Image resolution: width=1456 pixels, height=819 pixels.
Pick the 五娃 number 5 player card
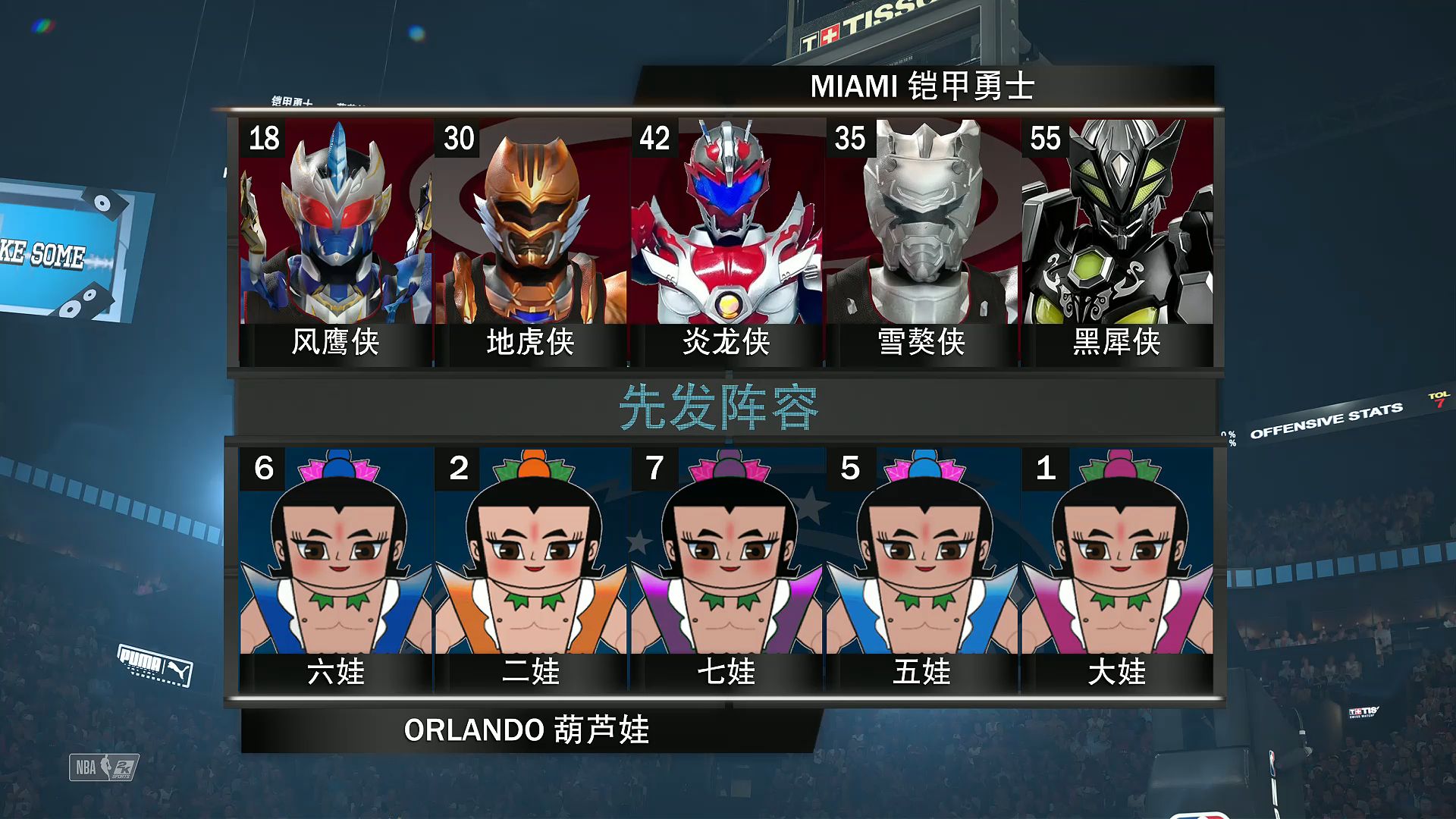tap(921, 569)
